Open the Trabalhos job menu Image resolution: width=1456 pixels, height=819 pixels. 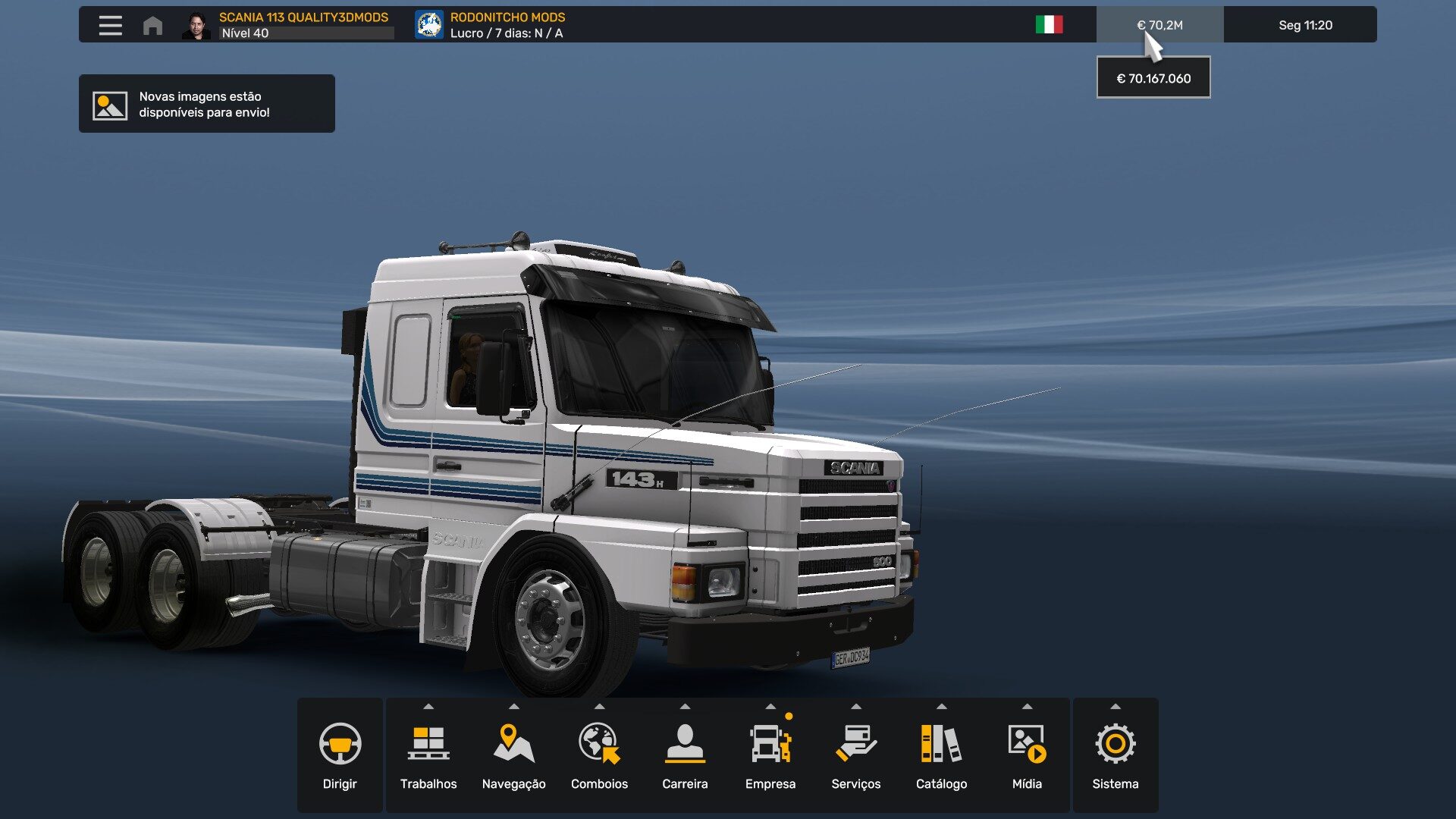[428, 755]
